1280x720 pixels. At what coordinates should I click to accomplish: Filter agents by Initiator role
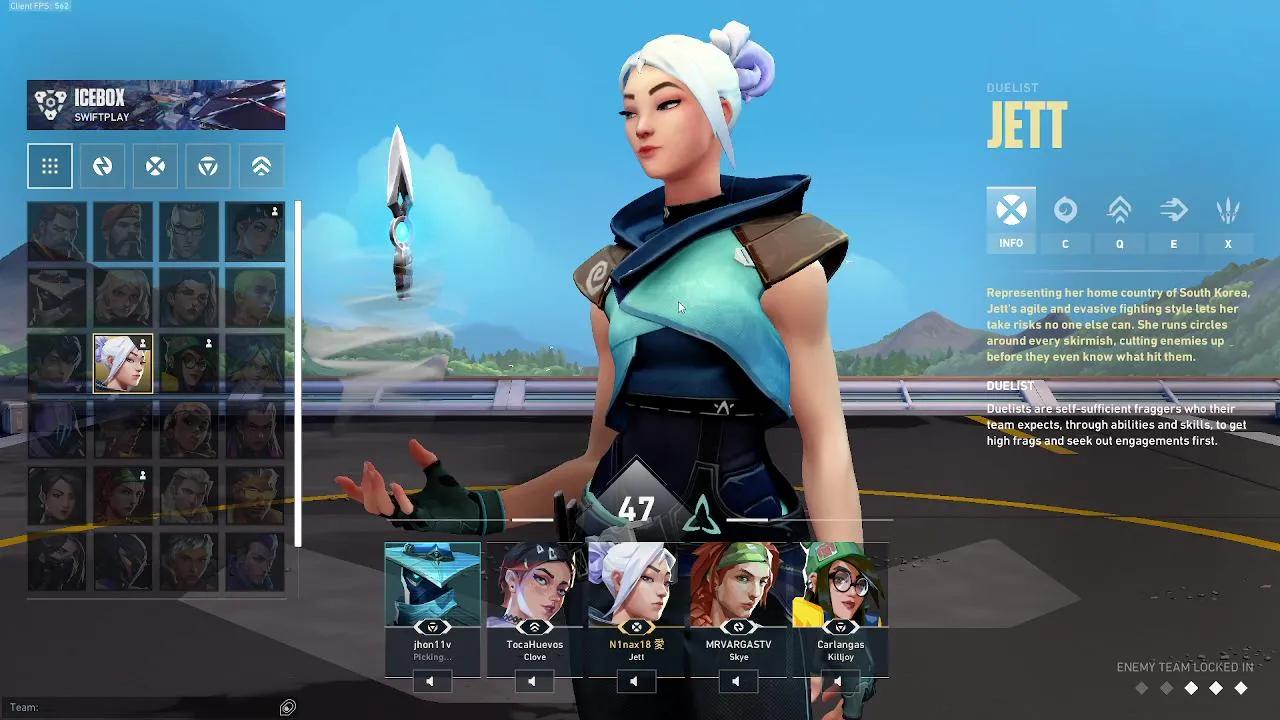pyautogui.click(x=103, y=165)
